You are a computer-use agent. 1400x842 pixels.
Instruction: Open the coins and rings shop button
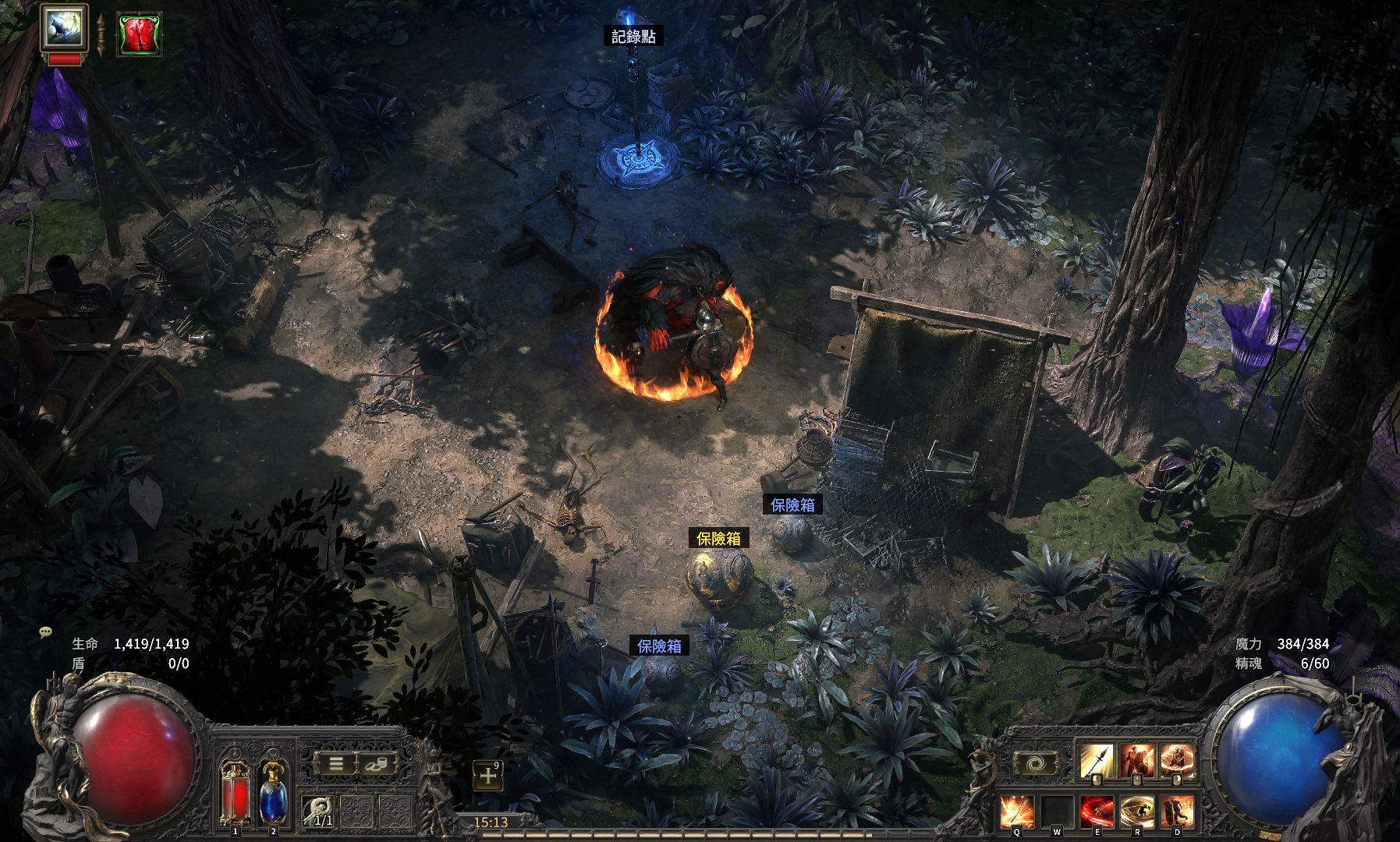tap(375, 763)
